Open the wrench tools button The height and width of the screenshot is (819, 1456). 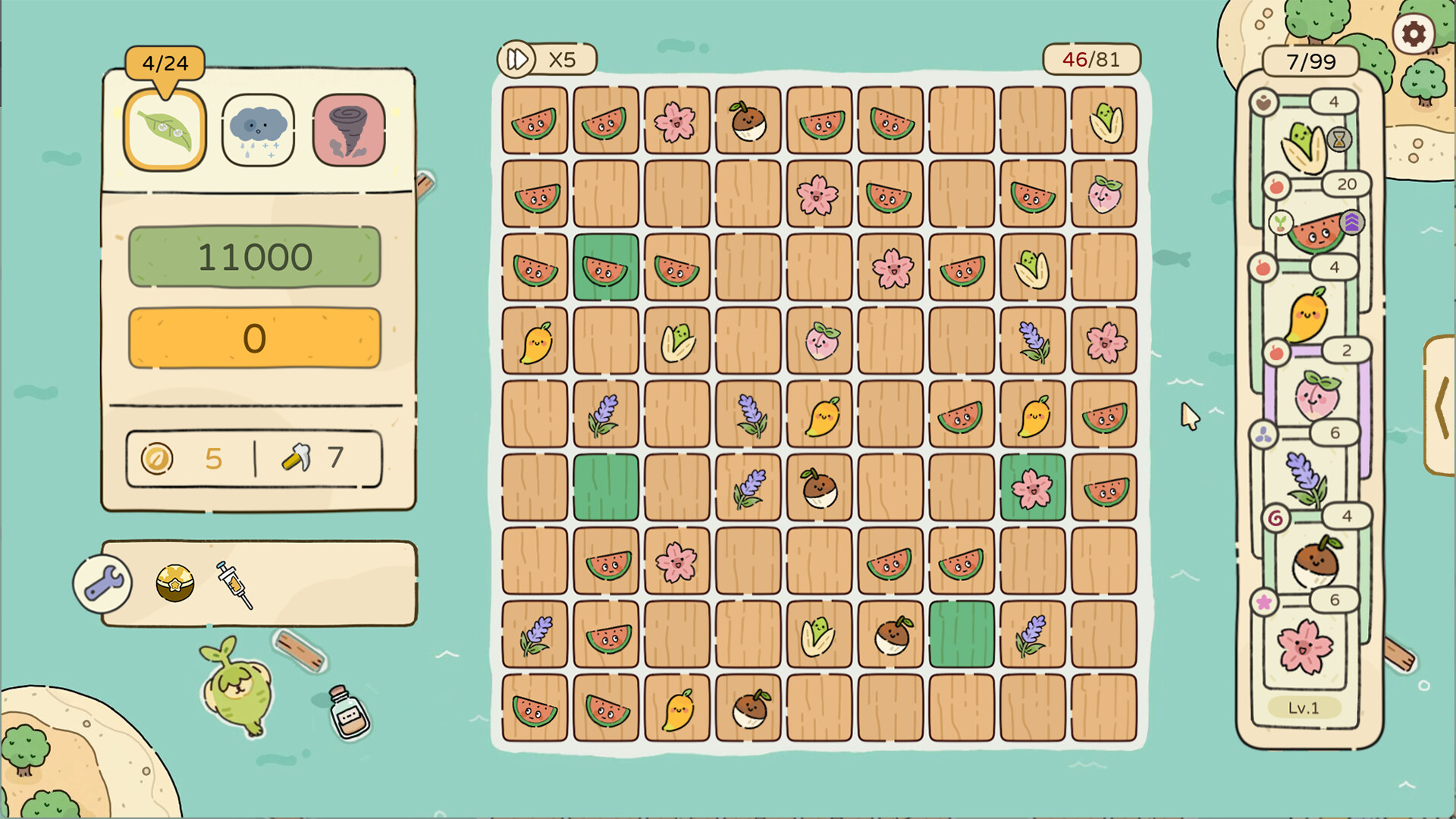(103, 584)
